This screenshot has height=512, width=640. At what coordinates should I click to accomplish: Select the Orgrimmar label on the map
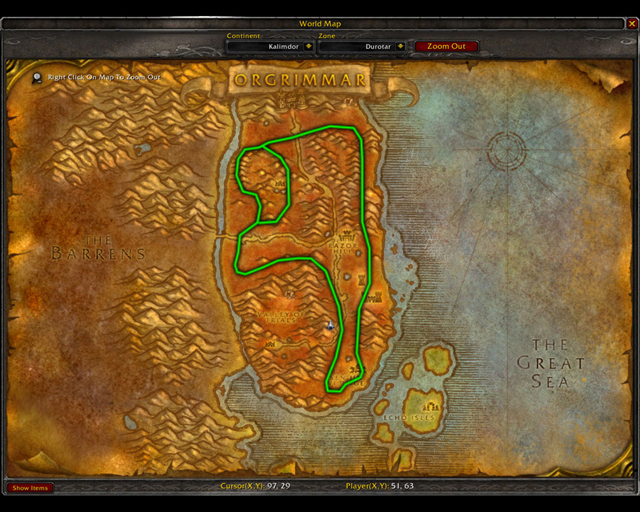(299, 79)
